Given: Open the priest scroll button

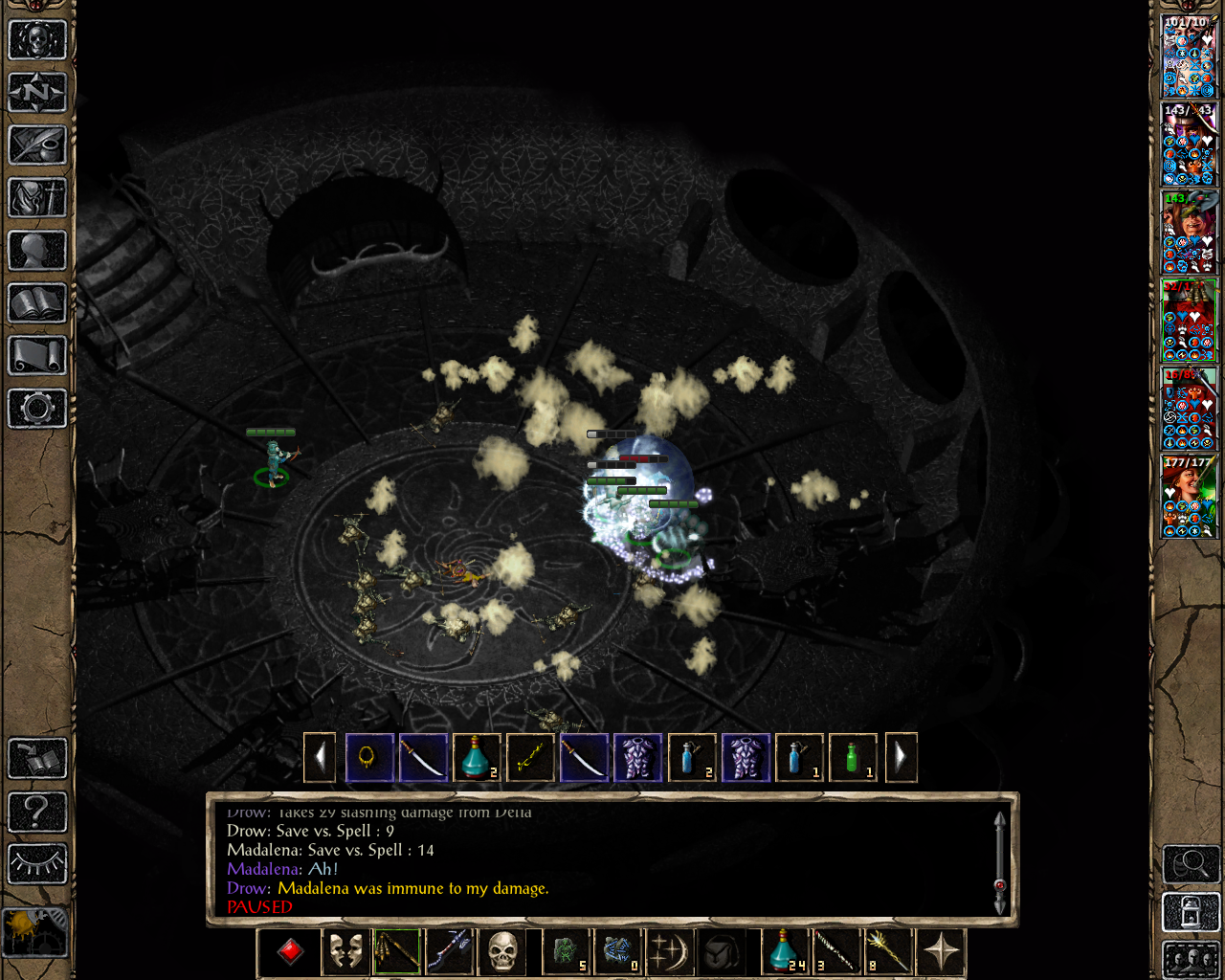Looking at the screenshot, I should tap(37, 356).
